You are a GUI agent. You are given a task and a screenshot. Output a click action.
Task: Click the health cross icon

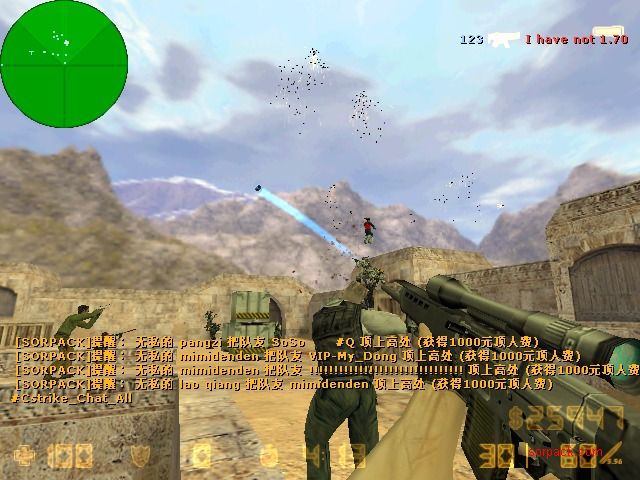[24, 456]
